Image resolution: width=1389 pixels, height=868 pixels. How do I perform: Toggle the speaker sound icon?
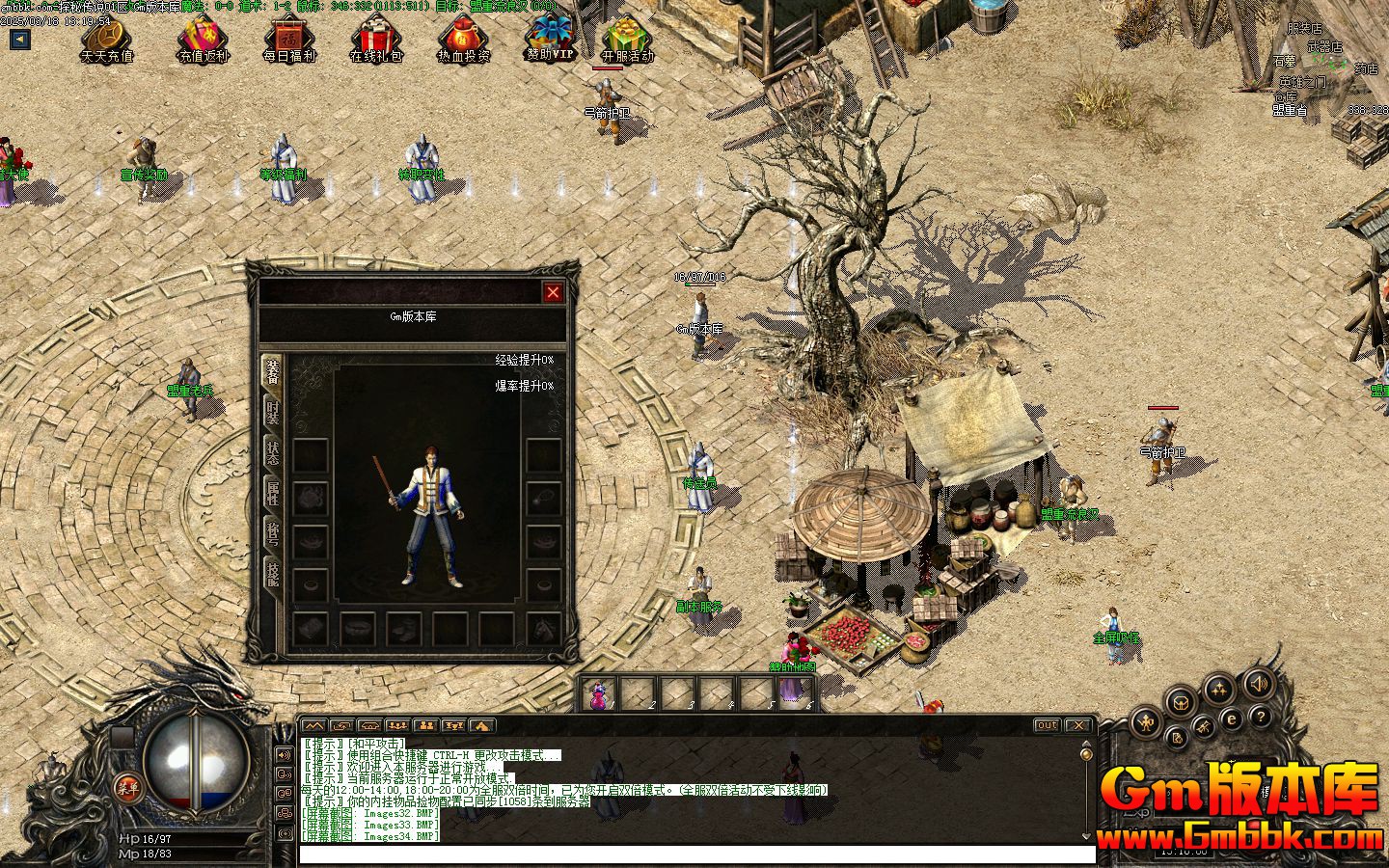(x=1258, y=684)
